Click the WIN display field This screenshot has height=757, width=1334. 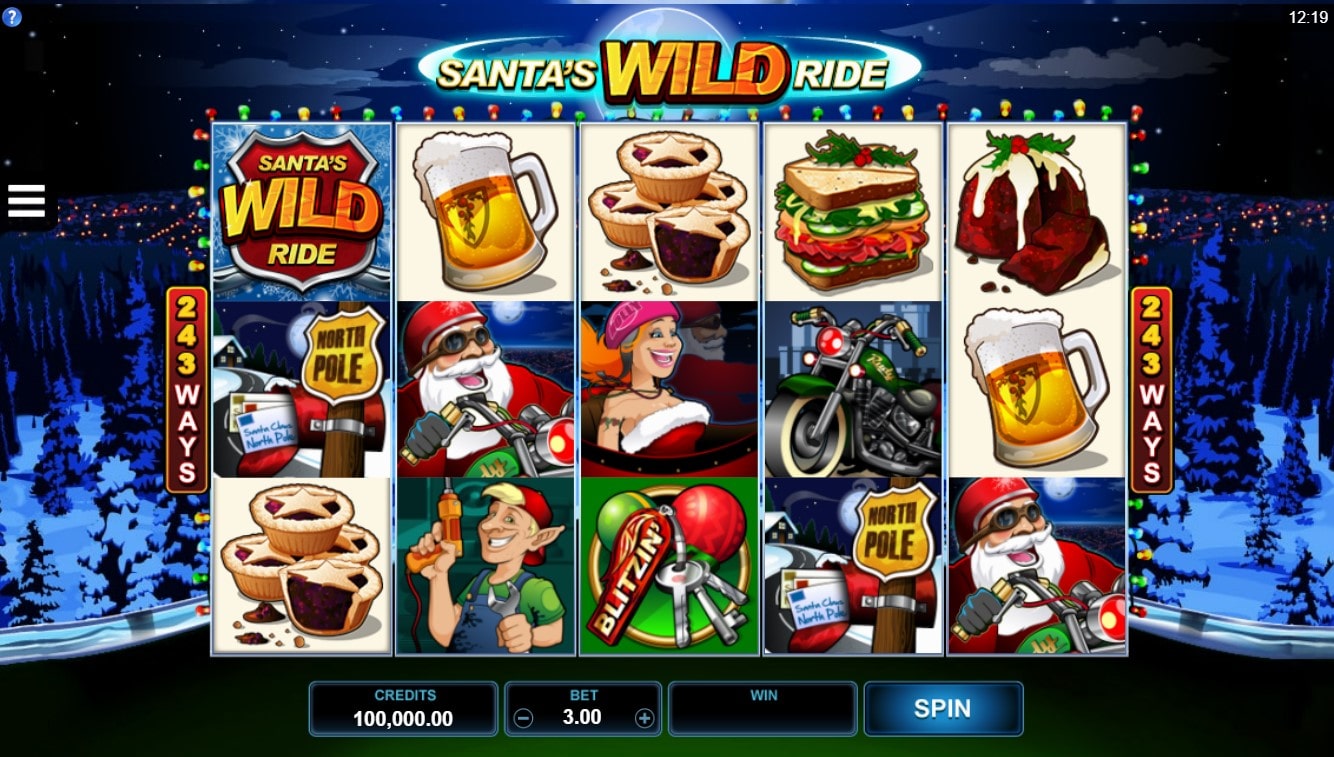(x=763, y=708)
